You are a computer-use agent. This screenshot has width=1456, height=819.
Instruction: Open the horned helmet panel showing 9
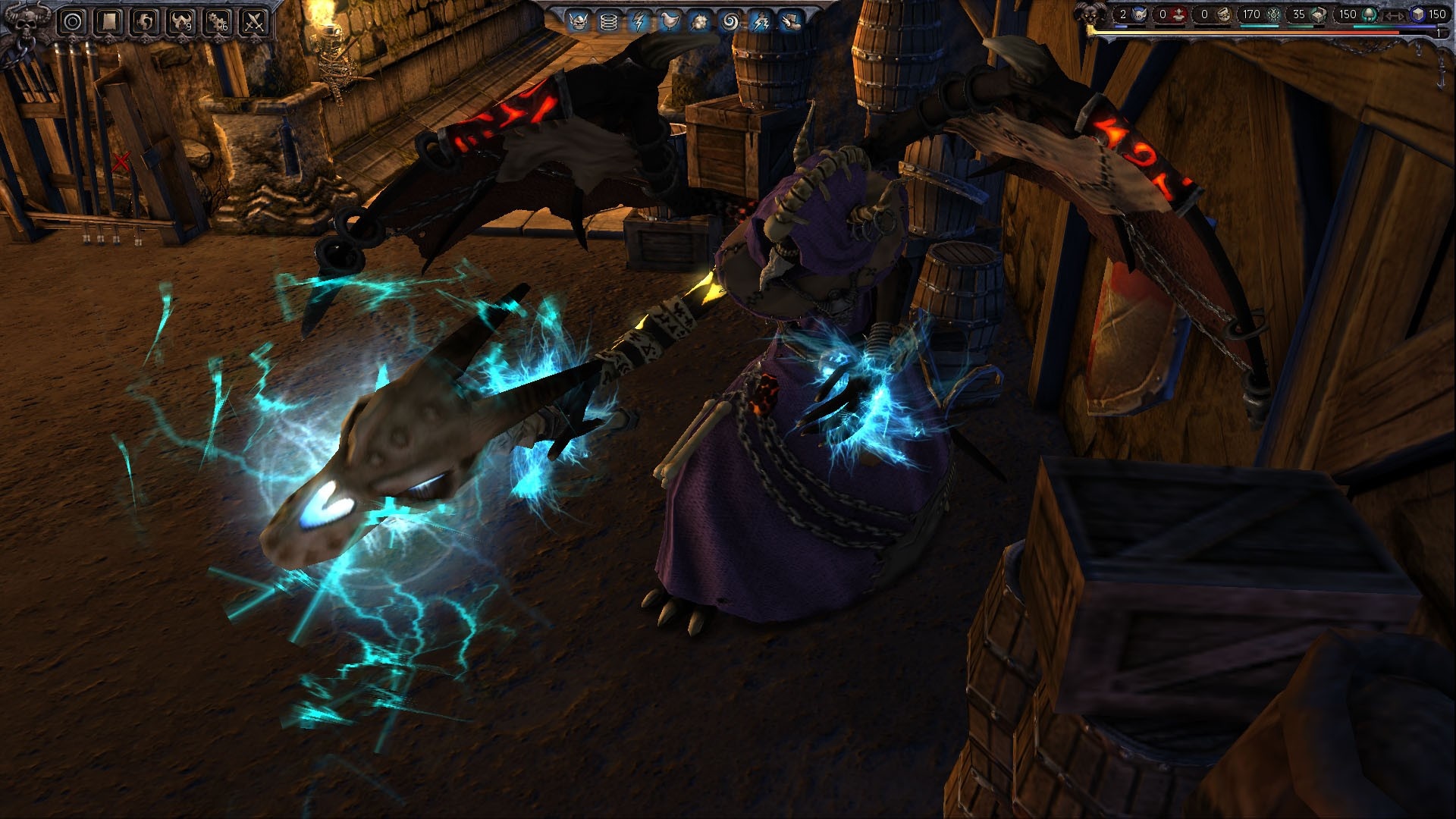click(x=182, y=22)
